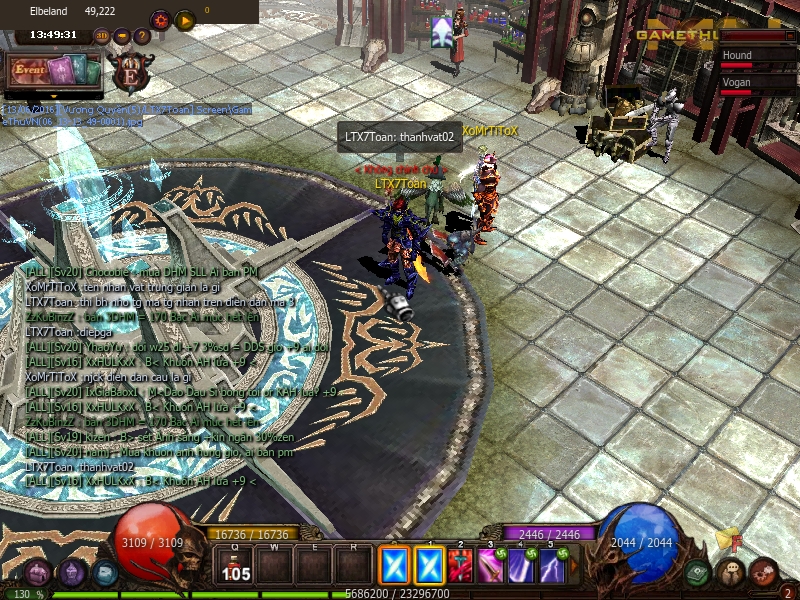Open the winged E emblem
This screenshot has height=600, width=800.
(x=131, y=71)
